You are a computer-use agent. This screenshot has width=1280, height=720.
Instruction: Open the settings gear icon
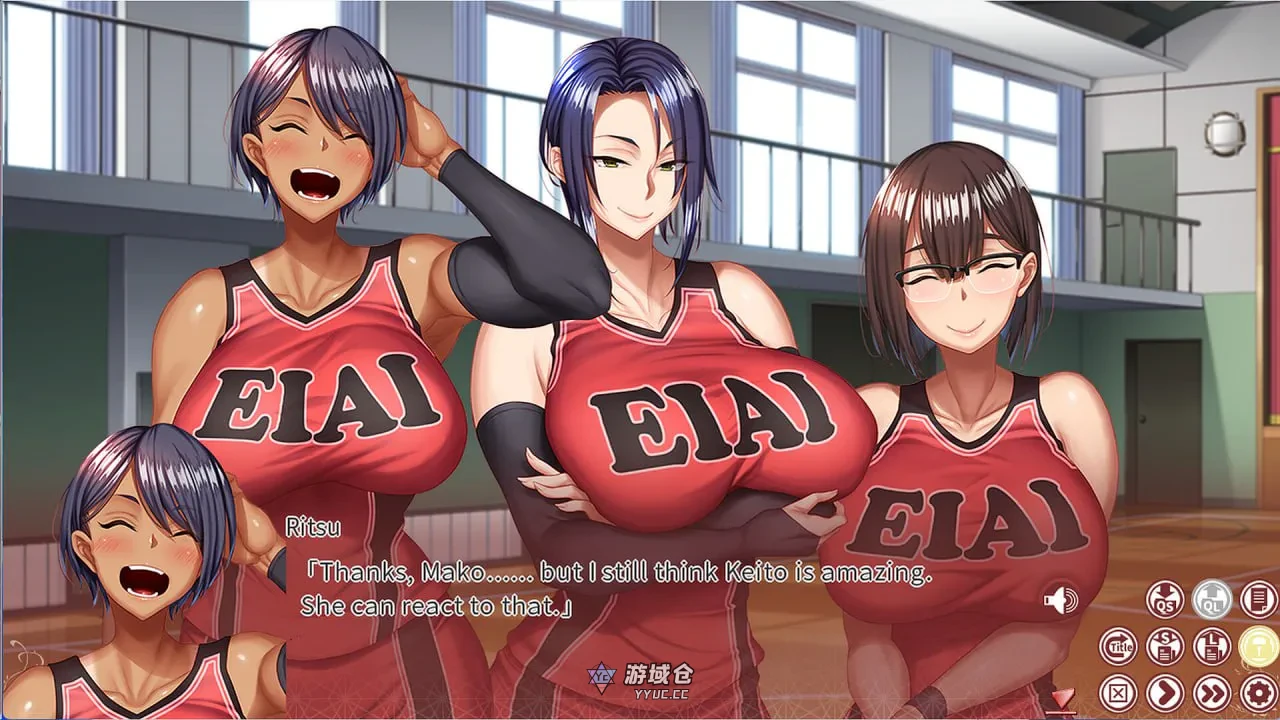point(1259,690)
